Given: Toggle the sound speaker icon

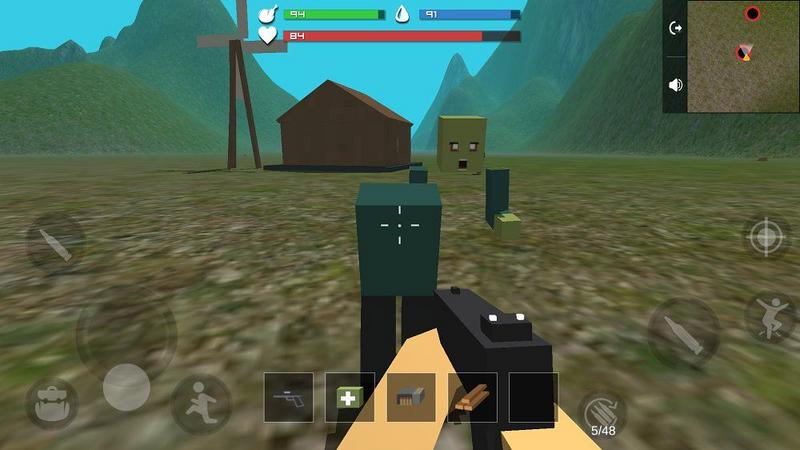Looking at the screenshot, I should pos(676,85).
